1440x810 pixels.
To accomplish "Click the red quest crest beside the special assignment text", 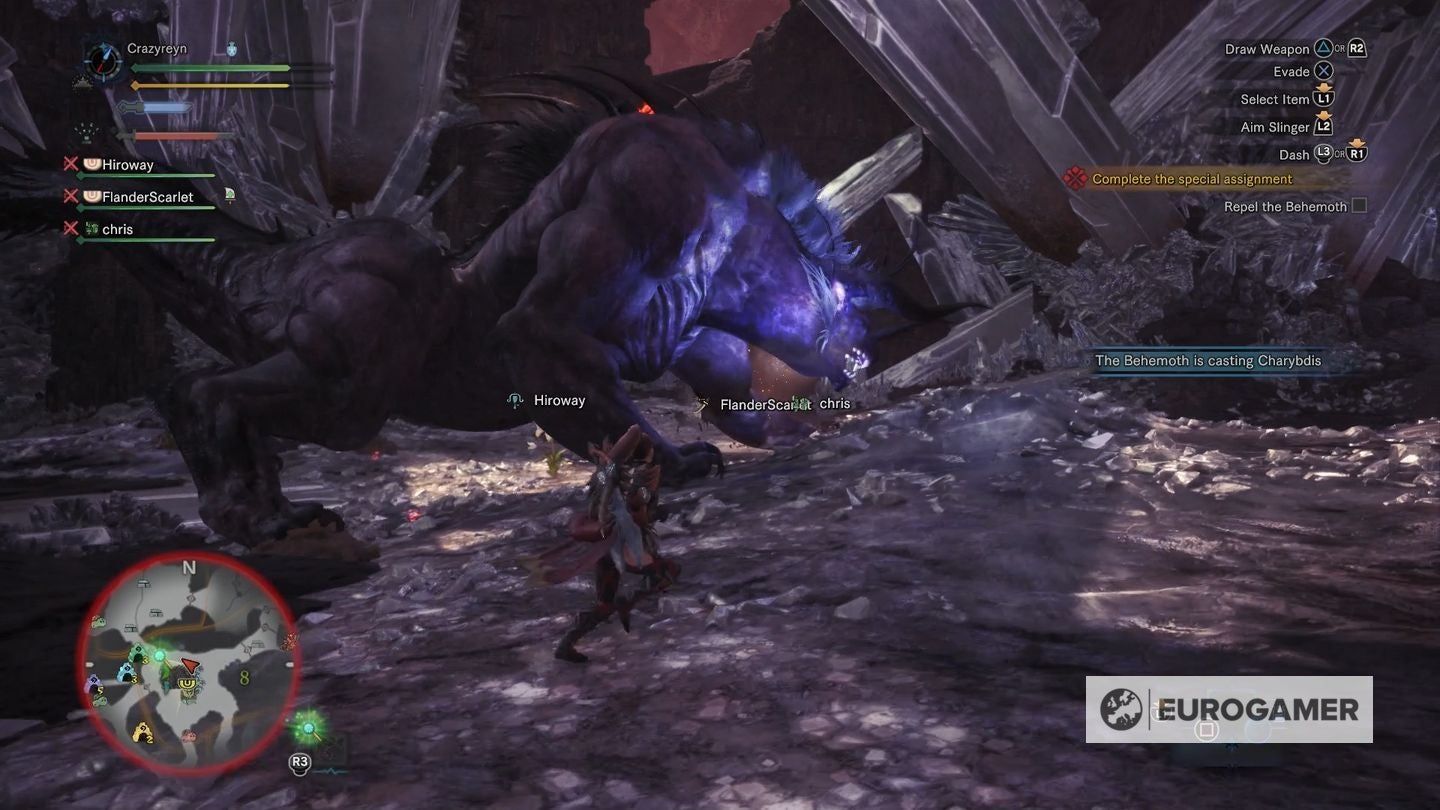I will [x=1075, y=178].
